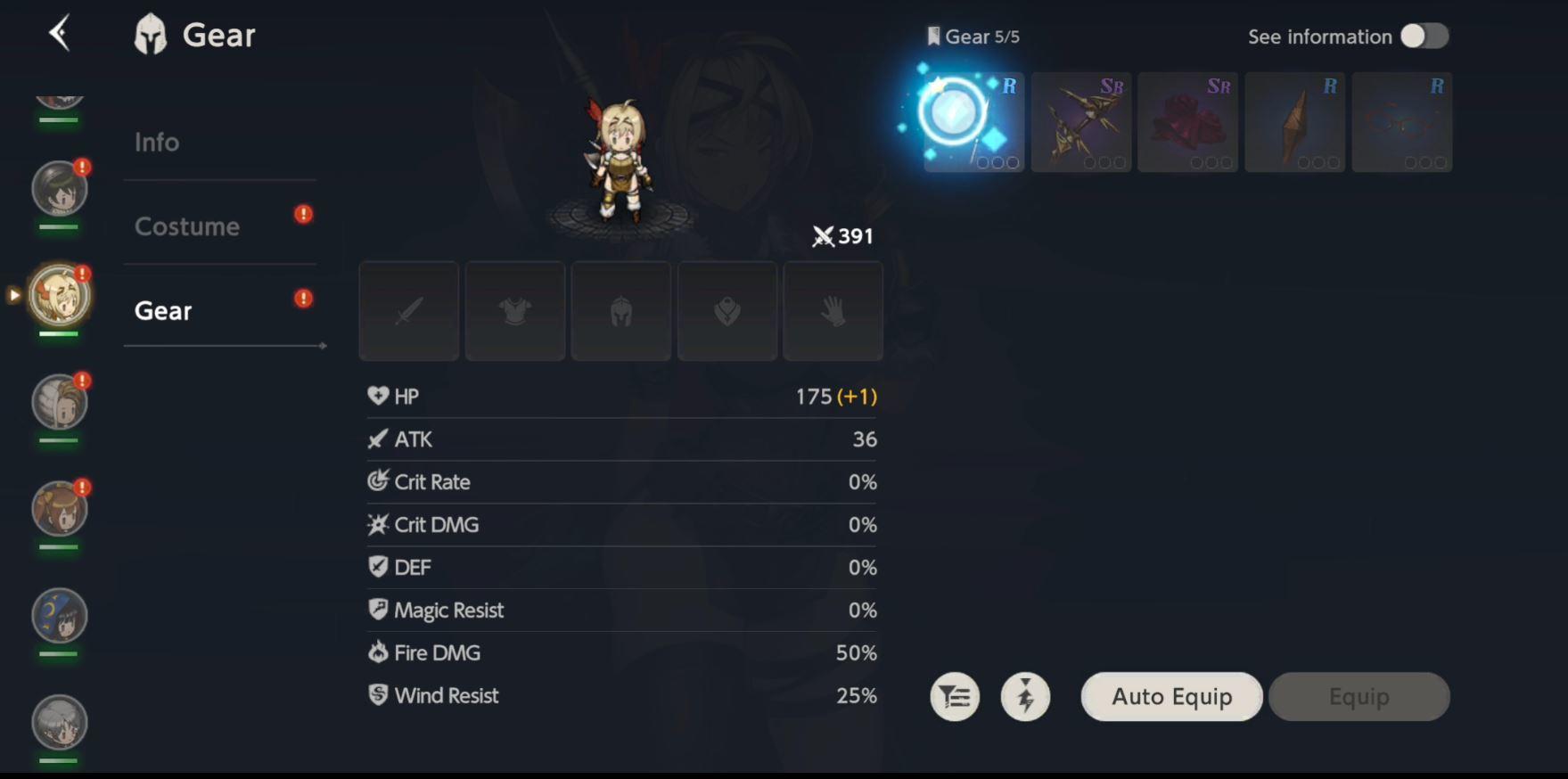The width and height of the screenshot is (1568, 779).
Task: Select the wizard hat character portrait
Action: click(x=57, y=617)
